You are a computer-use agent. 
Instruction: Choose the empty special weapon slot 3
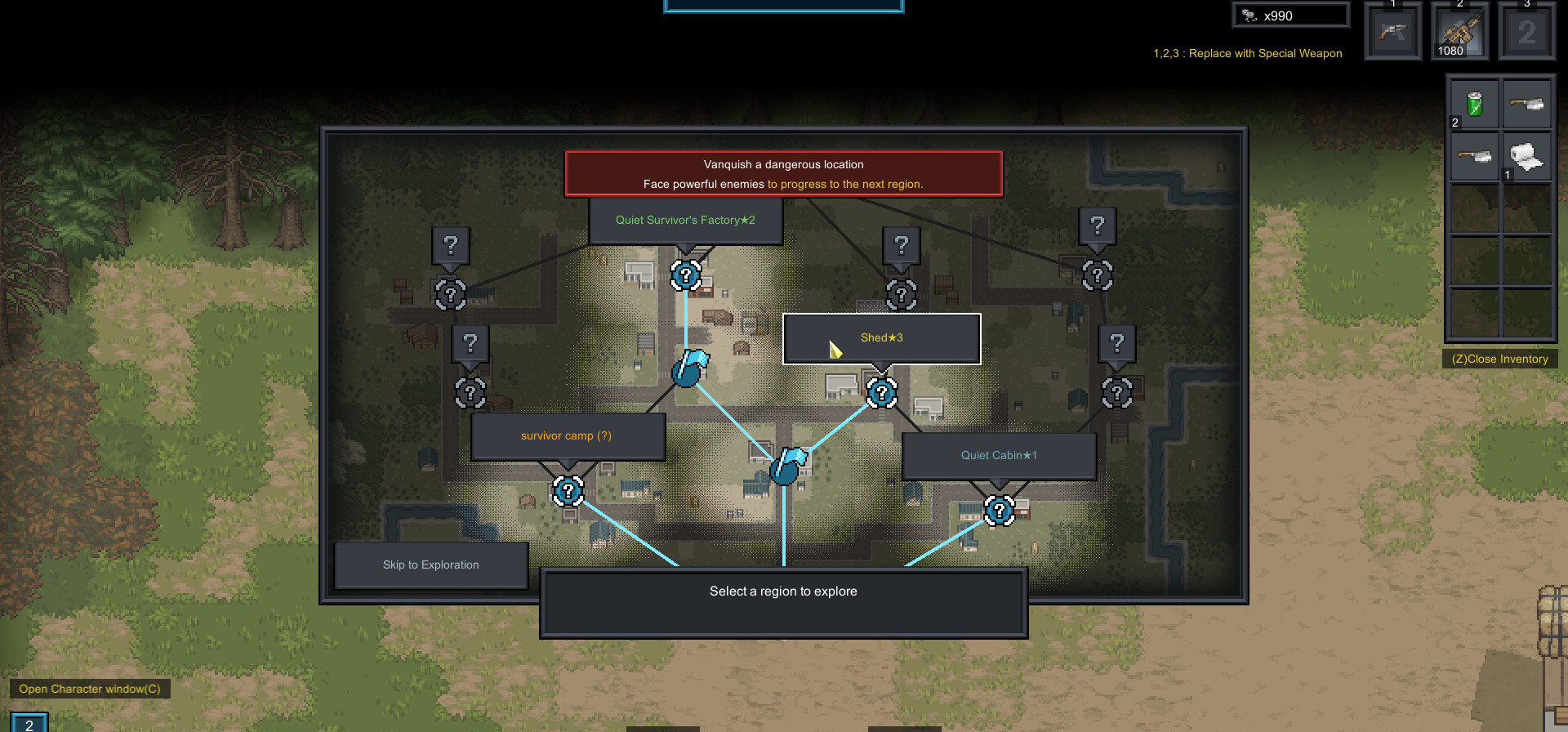[1526, 32]
